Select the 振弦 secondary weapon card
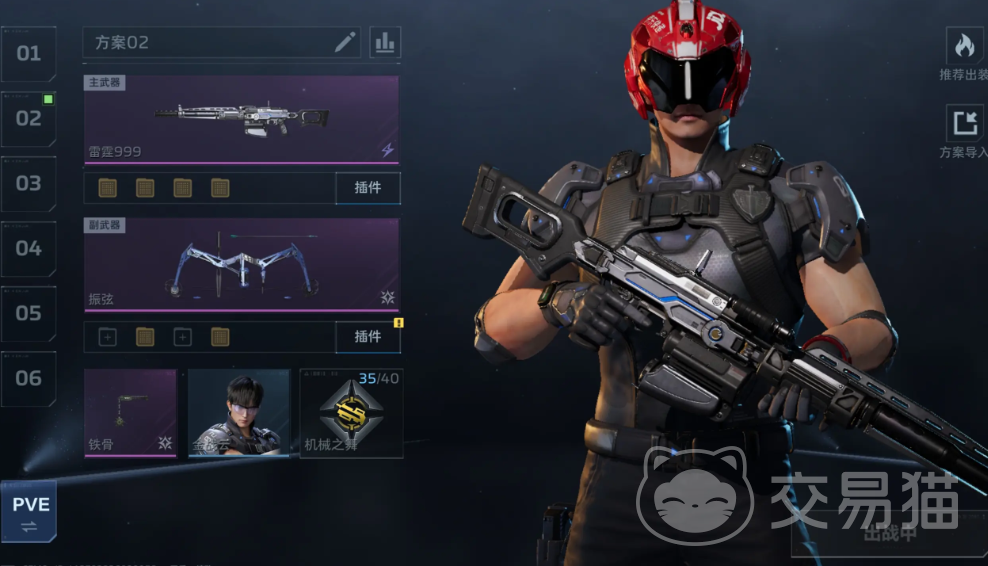 point(241,264)
